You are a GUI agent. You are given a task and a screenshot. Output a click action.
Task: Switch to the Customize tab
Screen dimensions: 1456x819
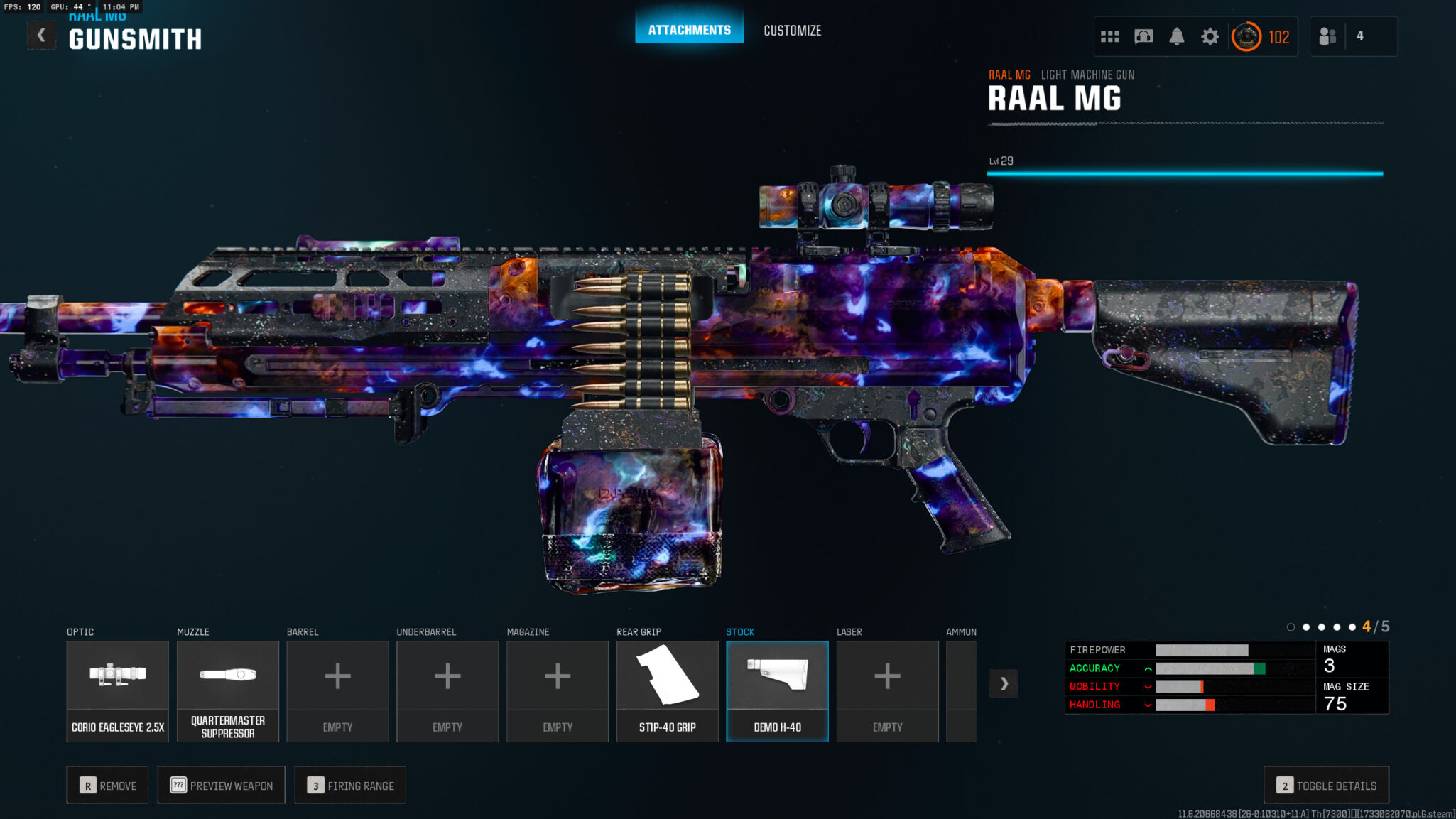792,31
